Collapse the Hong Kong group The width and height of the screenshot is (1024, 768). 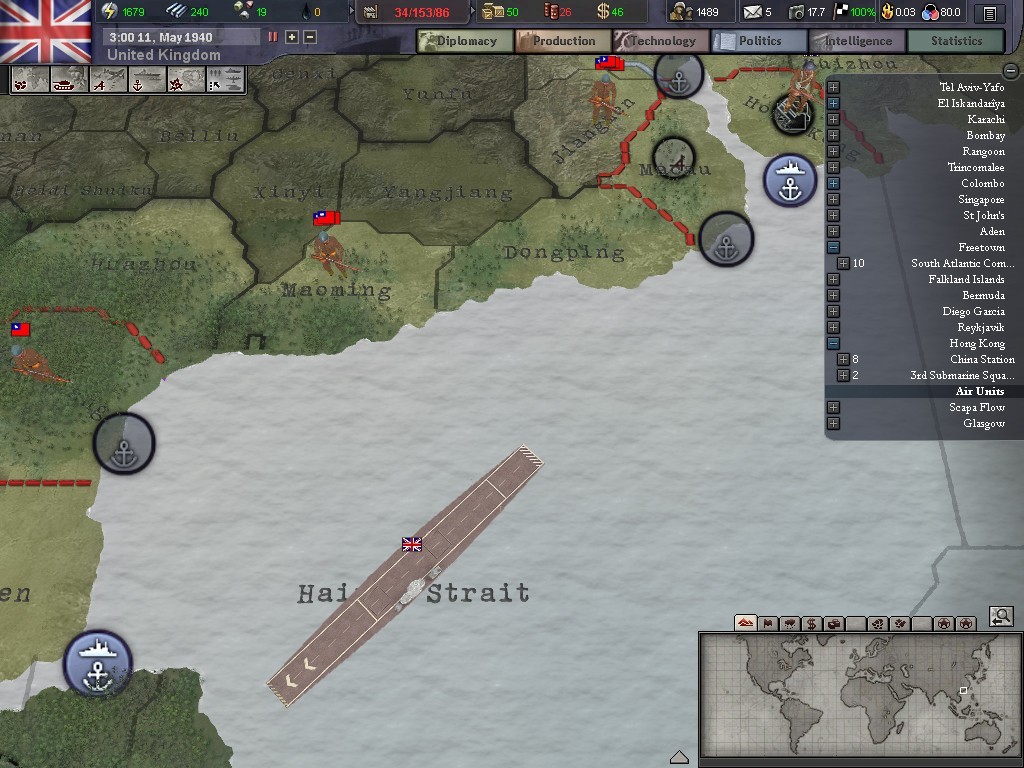tap(833, 343)
